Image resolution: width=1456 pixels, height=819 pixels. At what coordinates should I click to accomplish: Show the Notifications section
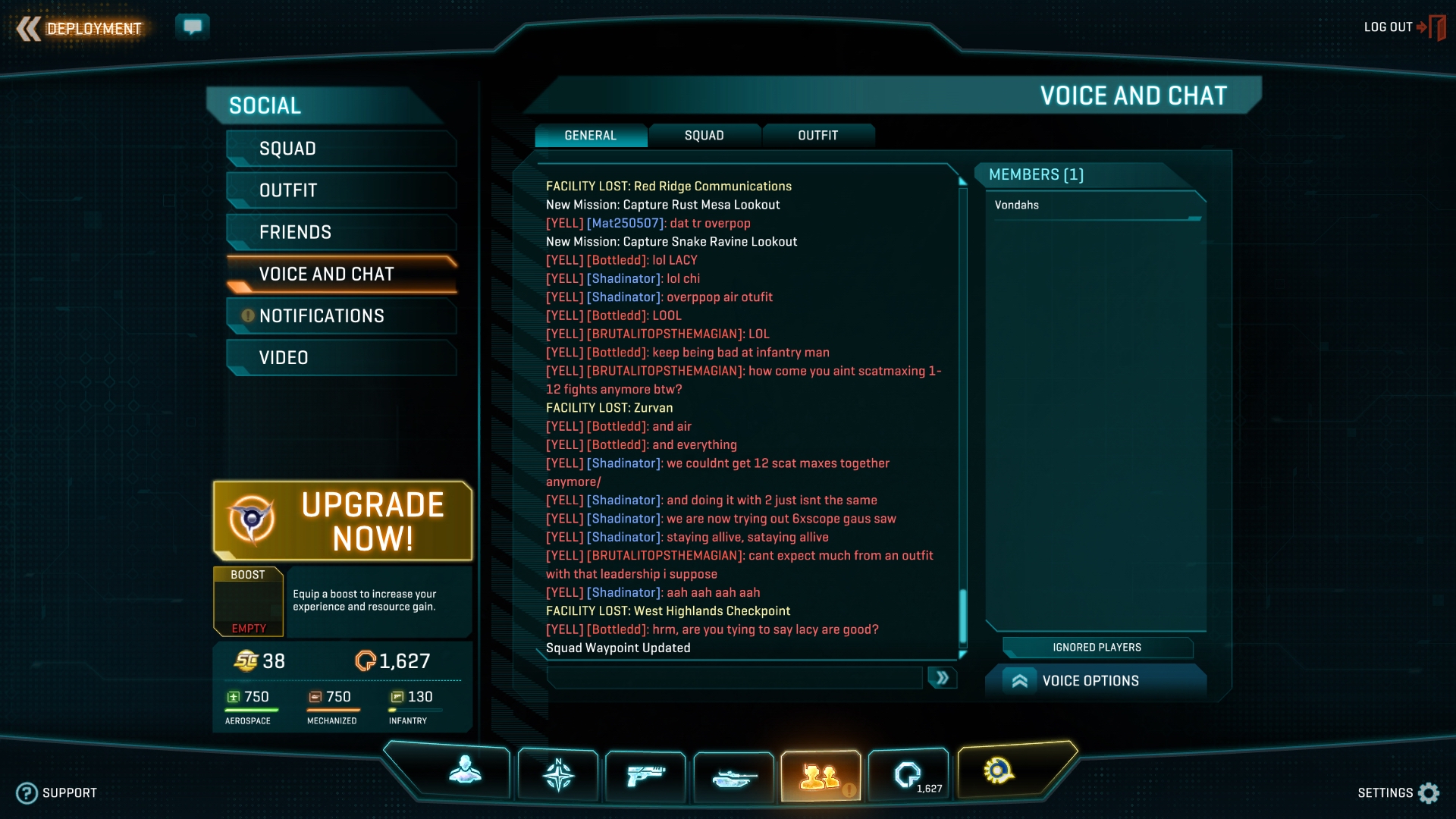tap(341, 315)
